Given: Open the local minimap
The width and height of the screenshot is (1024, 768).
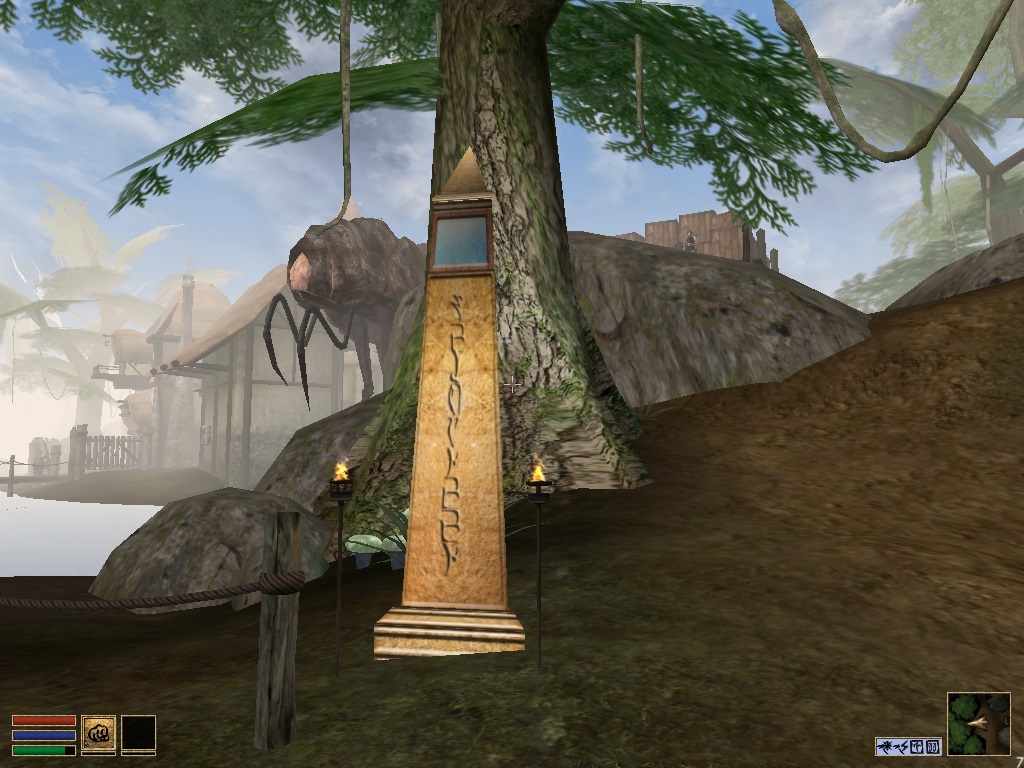Looking at the screenshot, I should (978, 723).
